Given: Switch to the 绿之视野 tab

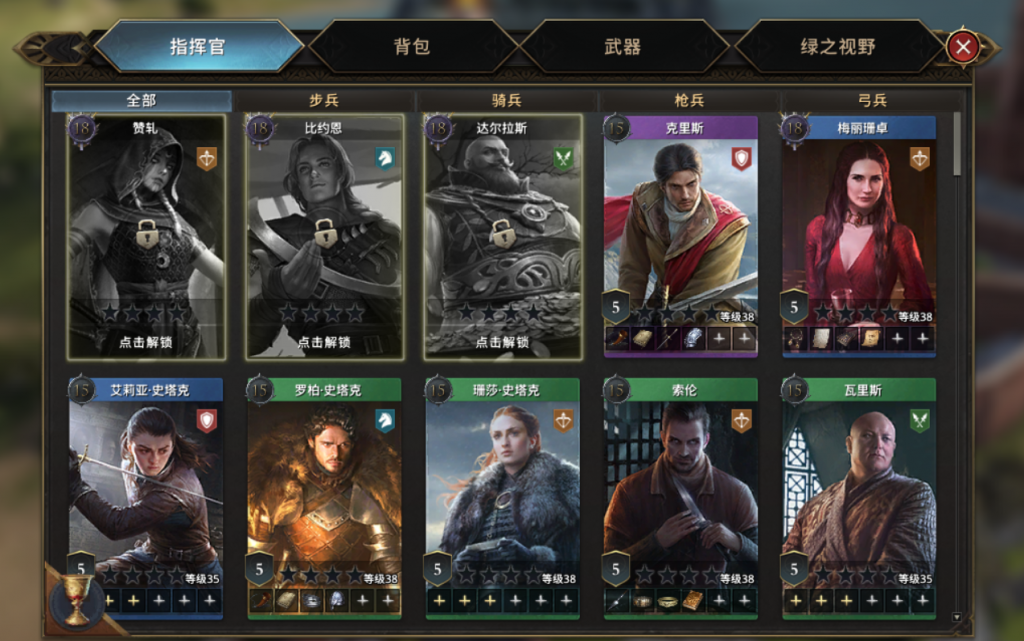Looking at the screenshot, I should (838, 47).
